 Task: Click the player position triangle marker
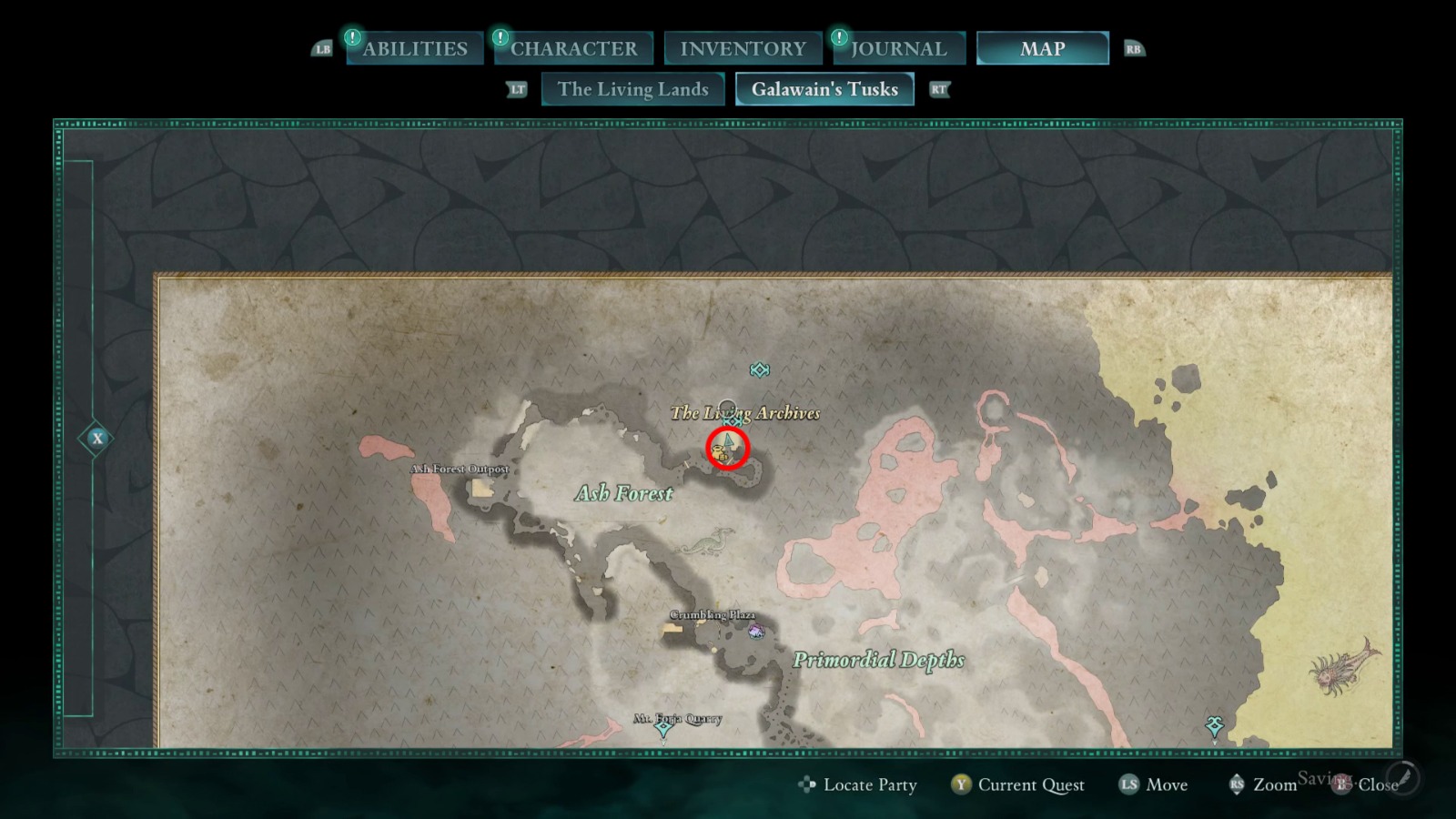(x=727, y=440)
